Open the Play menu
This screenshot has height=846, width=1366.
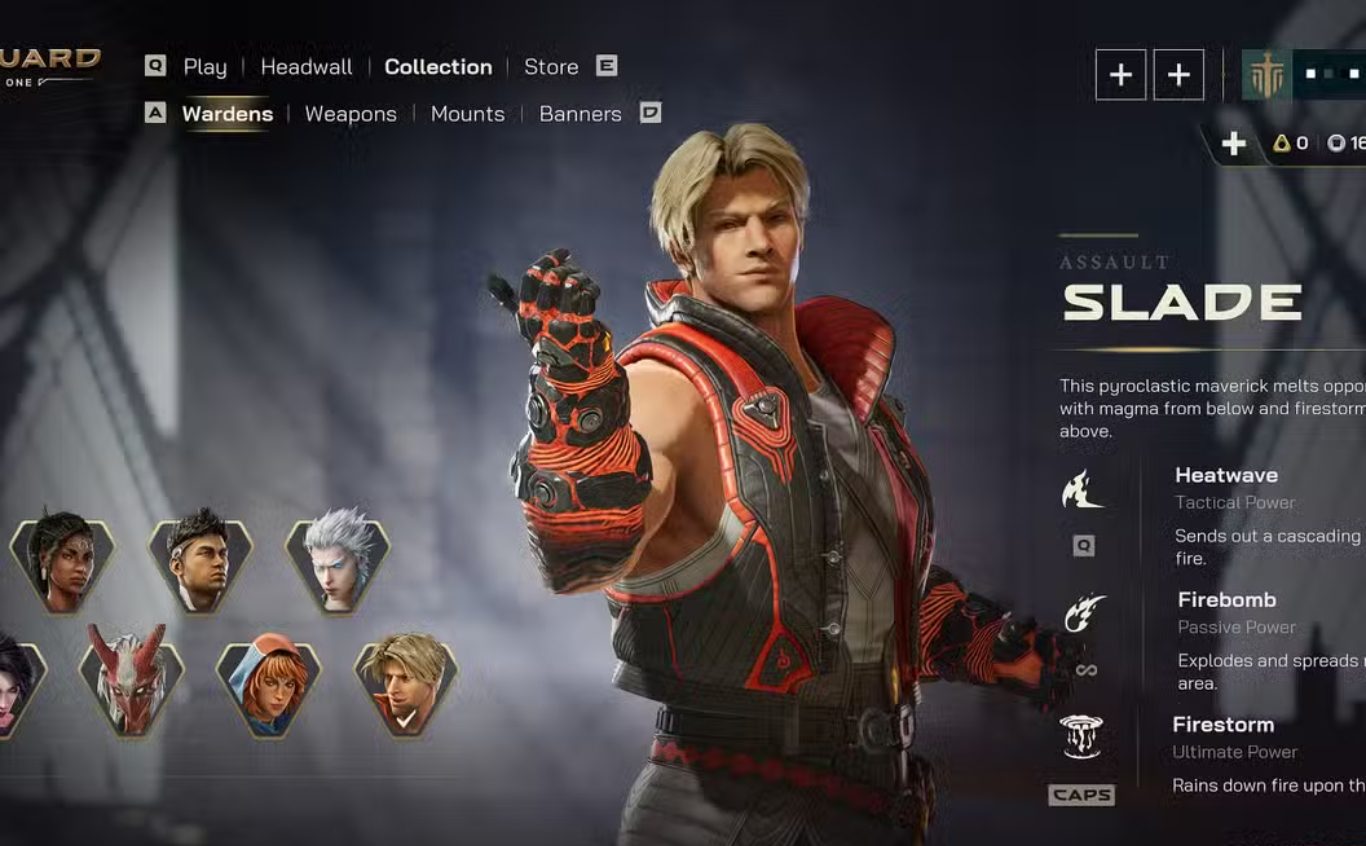click(x=204, y=67)
